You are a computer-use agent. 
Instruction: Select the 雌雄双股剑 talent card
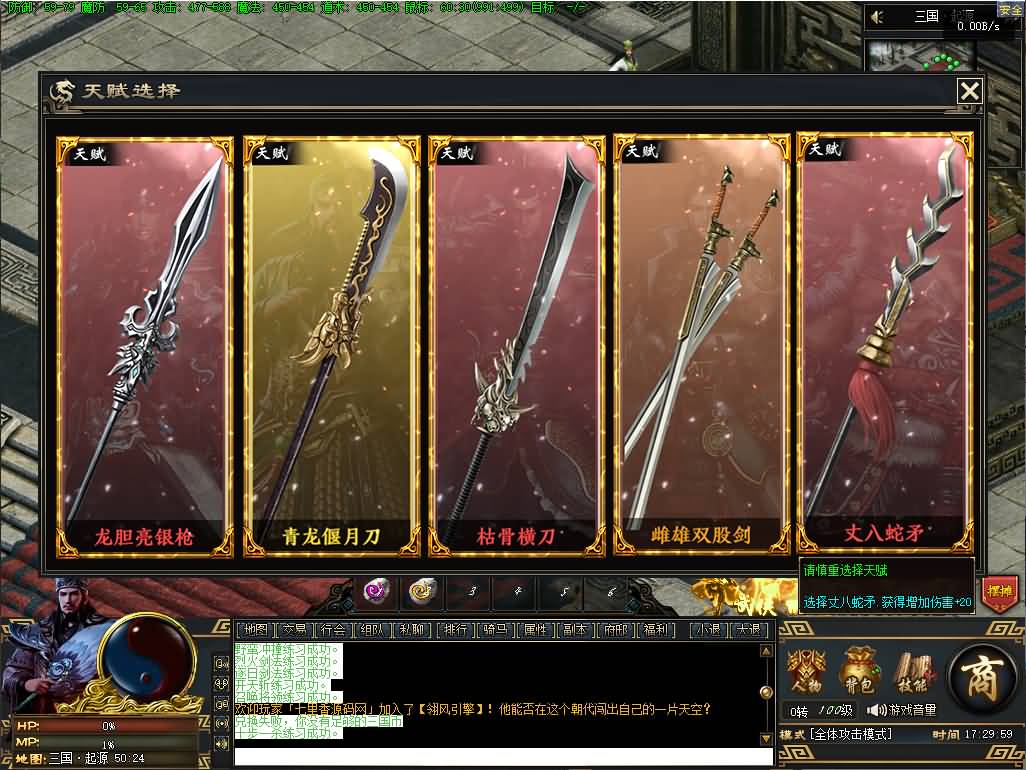click(701, 345)
